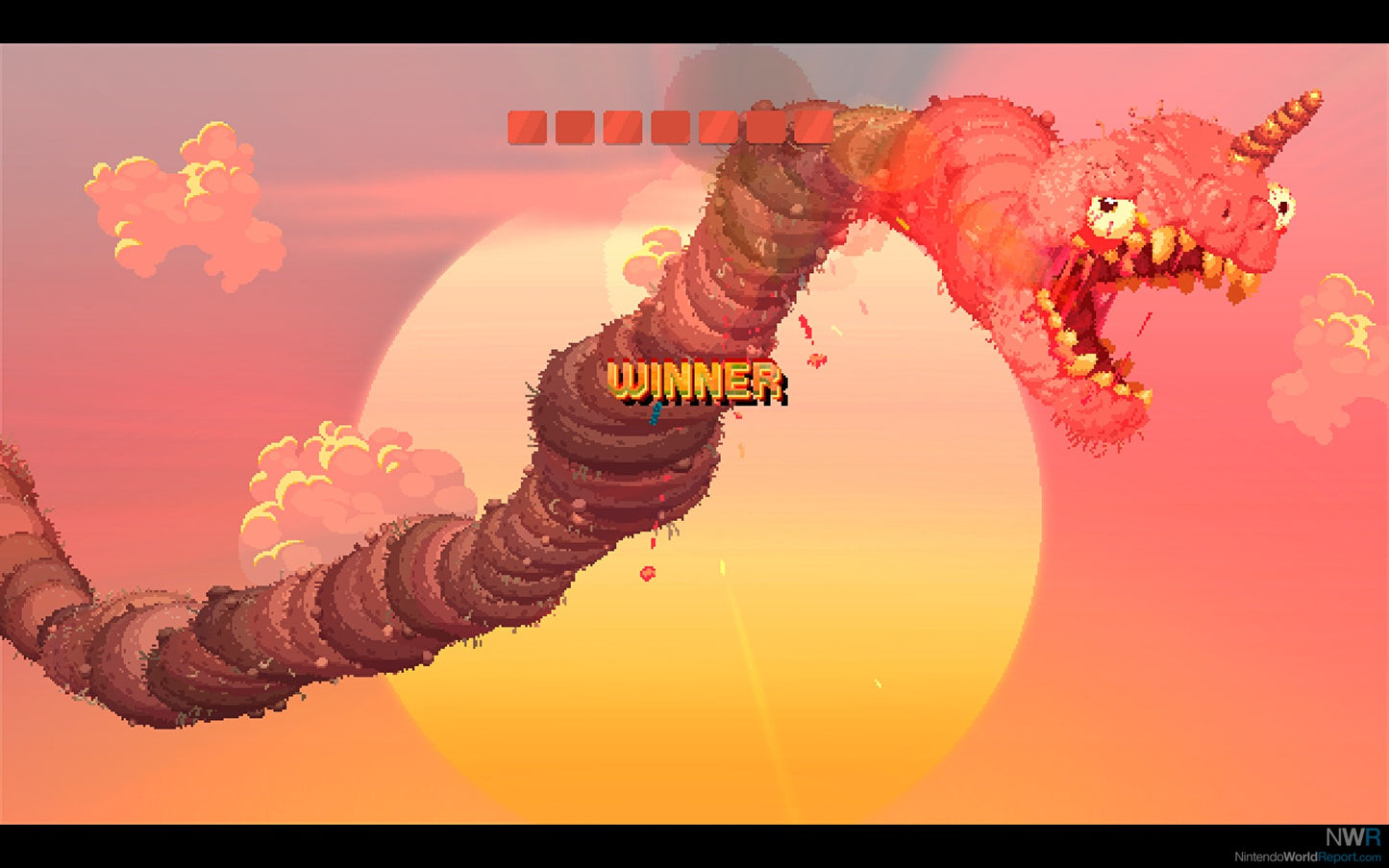Click the WINNER banner text
The image size is (1389, 868).
tap(694, 381)
